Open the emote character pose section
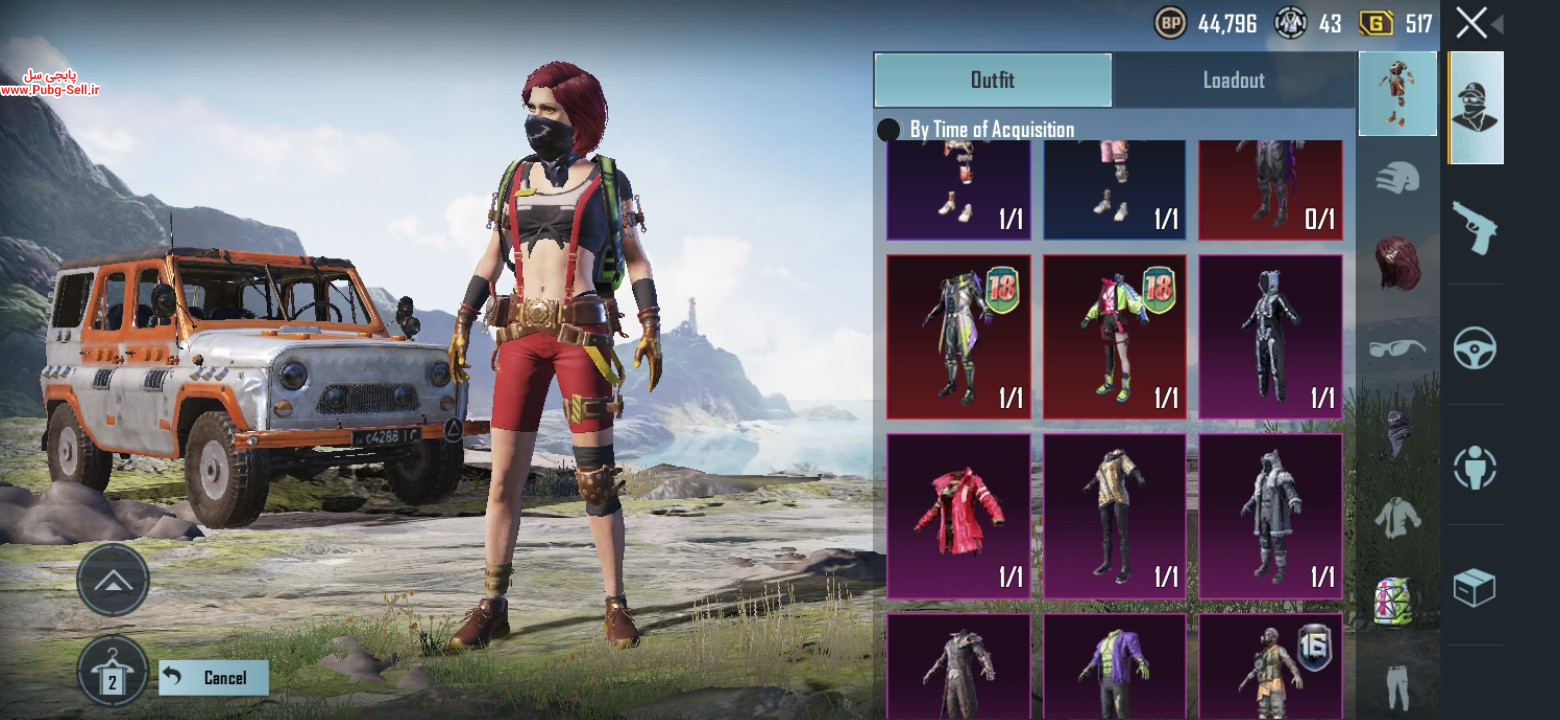 tap(1475, 467)
